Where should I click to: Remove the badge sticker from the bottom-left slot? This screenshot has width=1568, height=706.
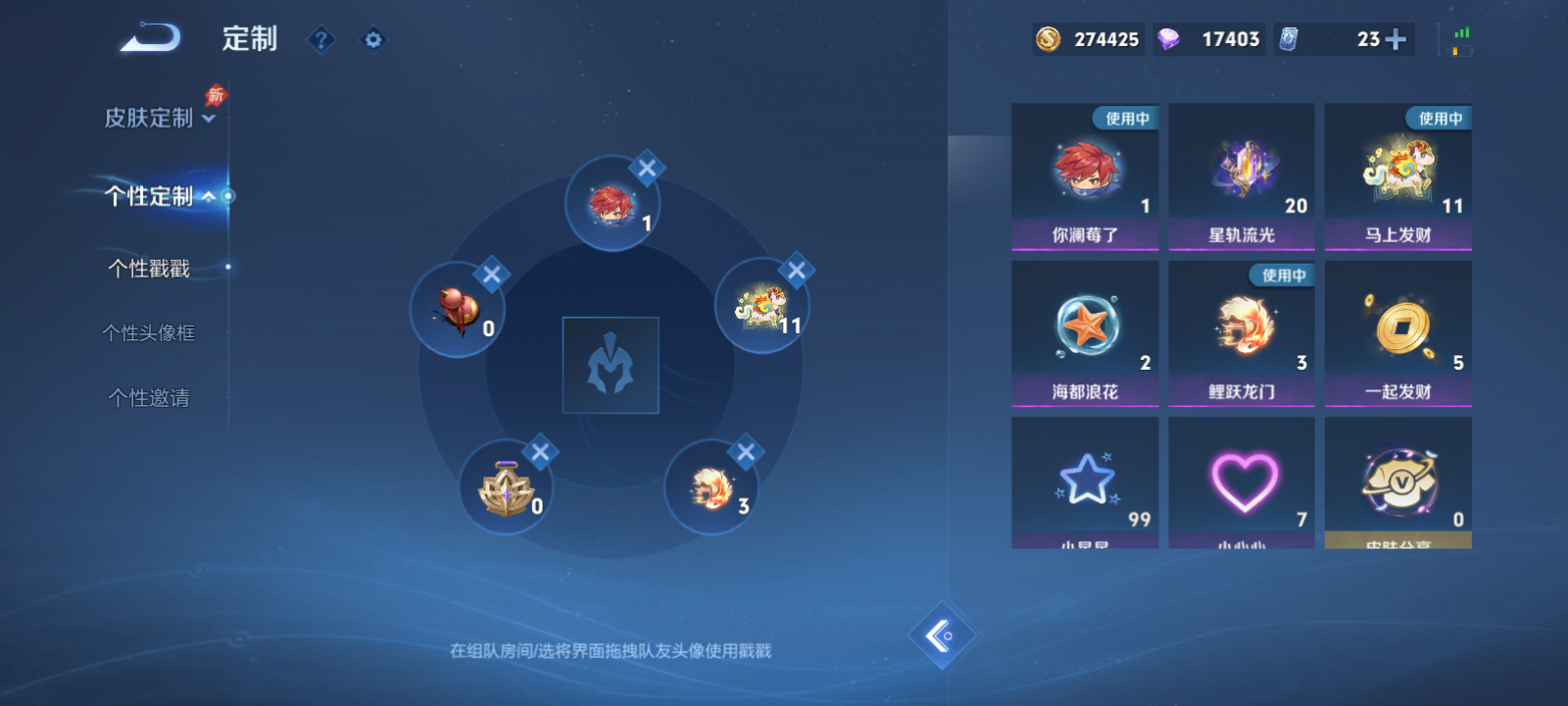[540, 452]
